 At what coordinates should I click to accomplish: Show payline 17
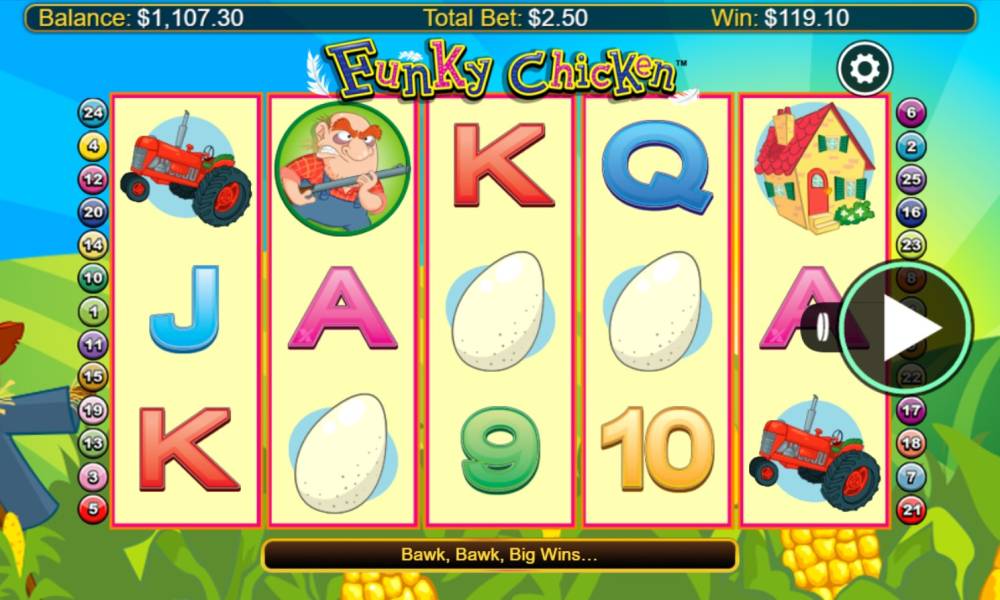click(910, 409)
